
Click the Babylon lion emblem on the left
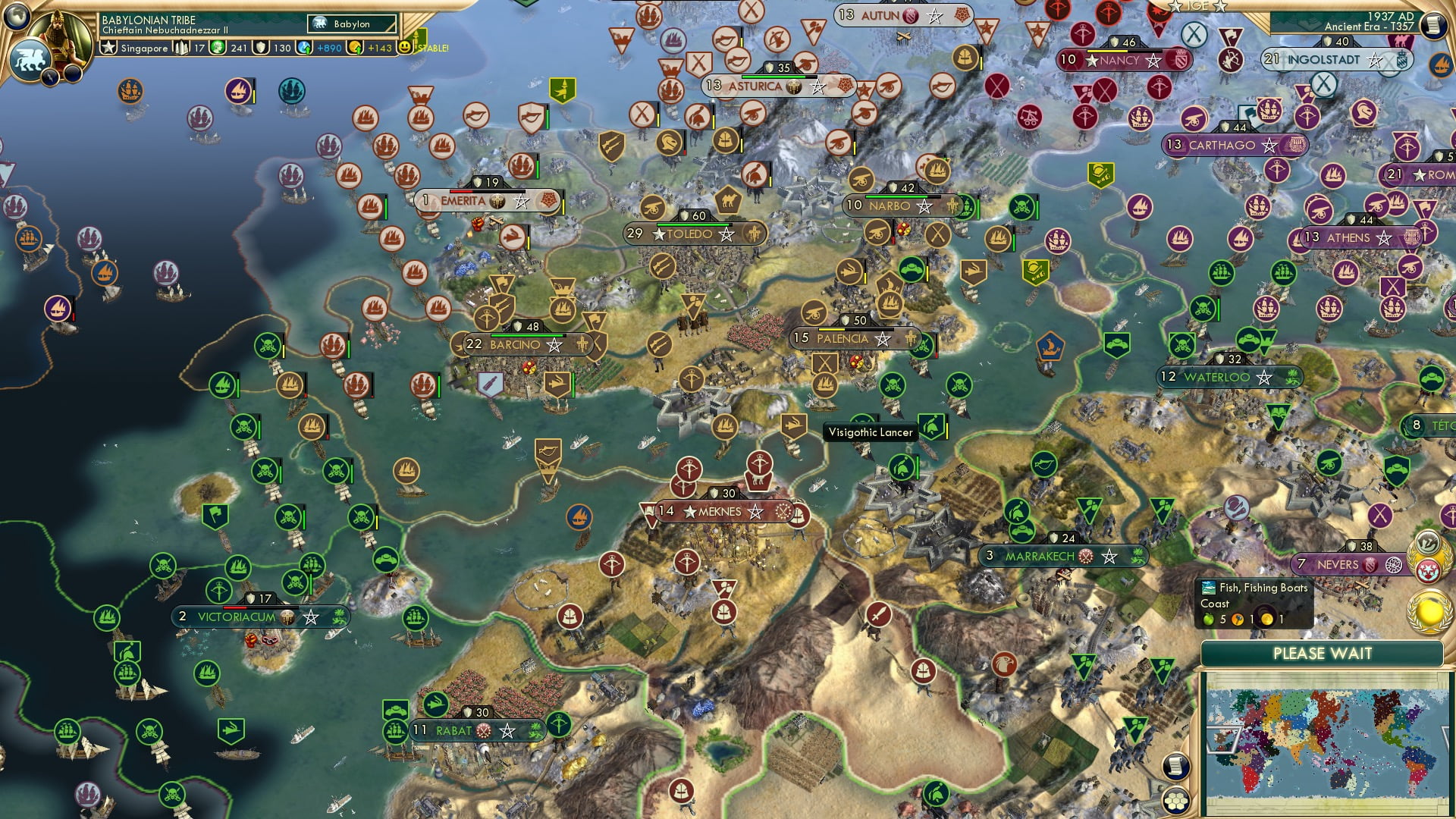pos(30,61)
